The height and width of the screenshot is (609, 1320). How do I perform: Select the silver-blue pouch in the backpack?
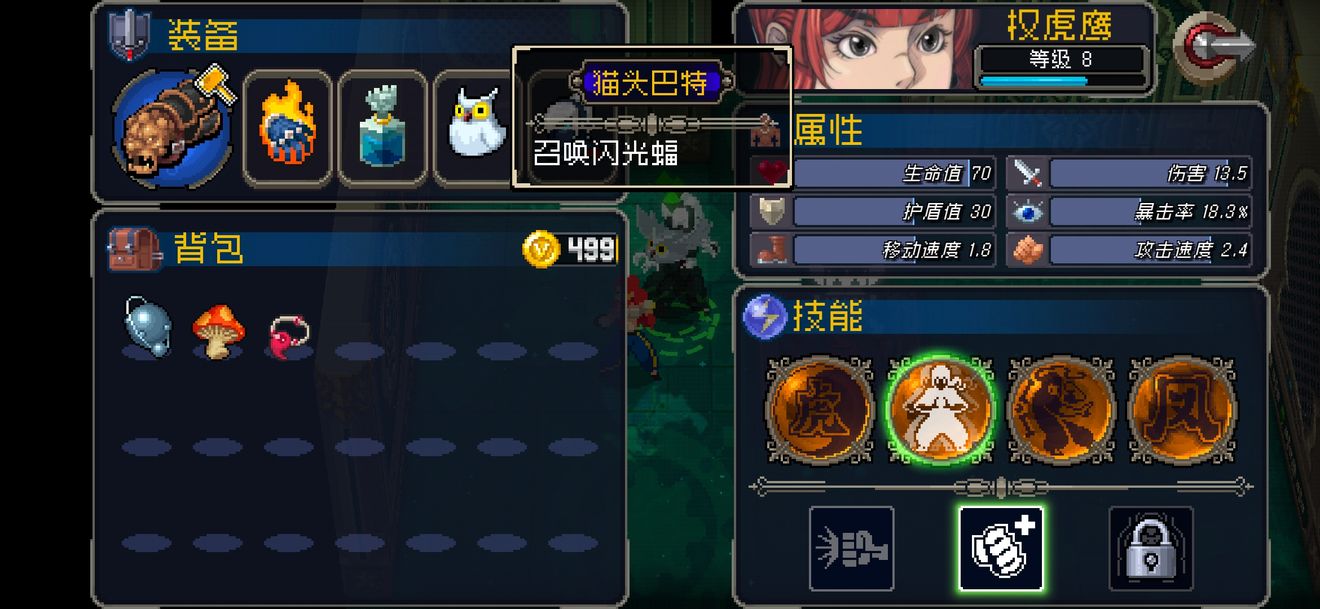tap(147, 326)
